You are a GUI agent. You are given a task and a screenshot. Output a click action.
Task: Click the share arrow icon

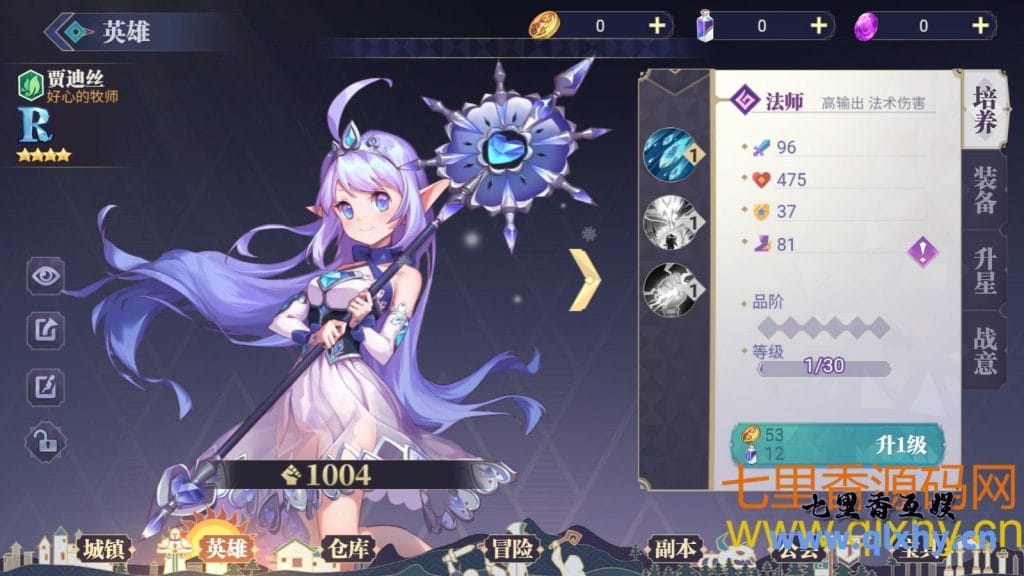coord(45,328)
